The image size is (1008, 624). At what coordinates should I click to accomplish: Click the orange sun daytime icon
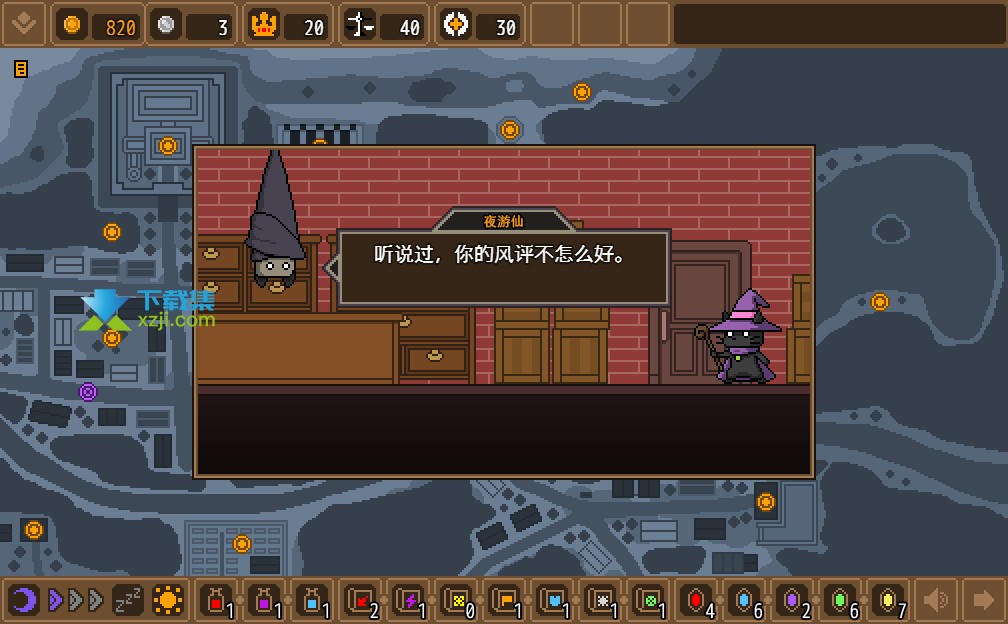(x=168, y=600)
